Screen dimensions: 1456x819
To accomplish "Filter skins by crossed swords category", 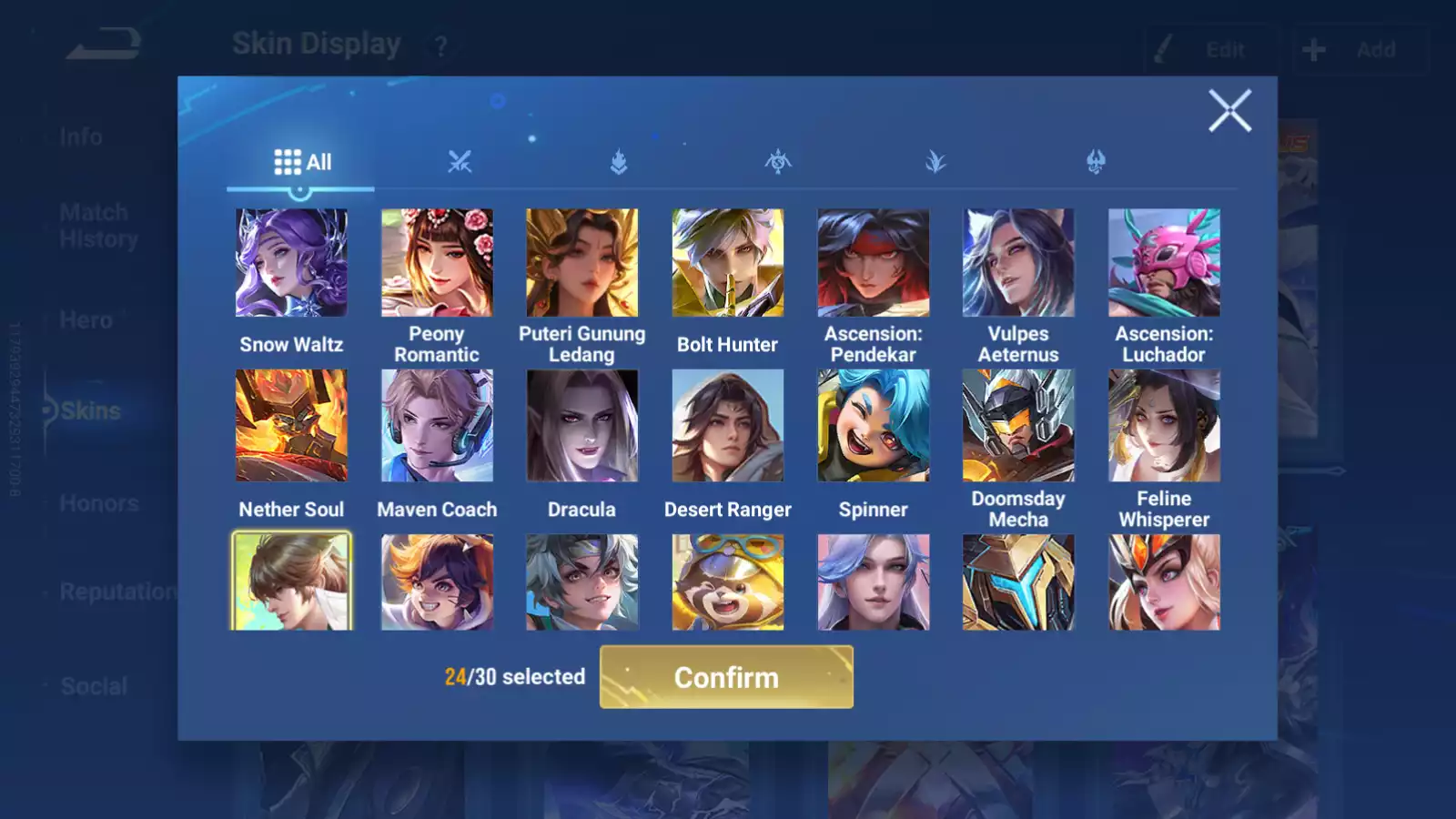I will (x=460, y=163).
